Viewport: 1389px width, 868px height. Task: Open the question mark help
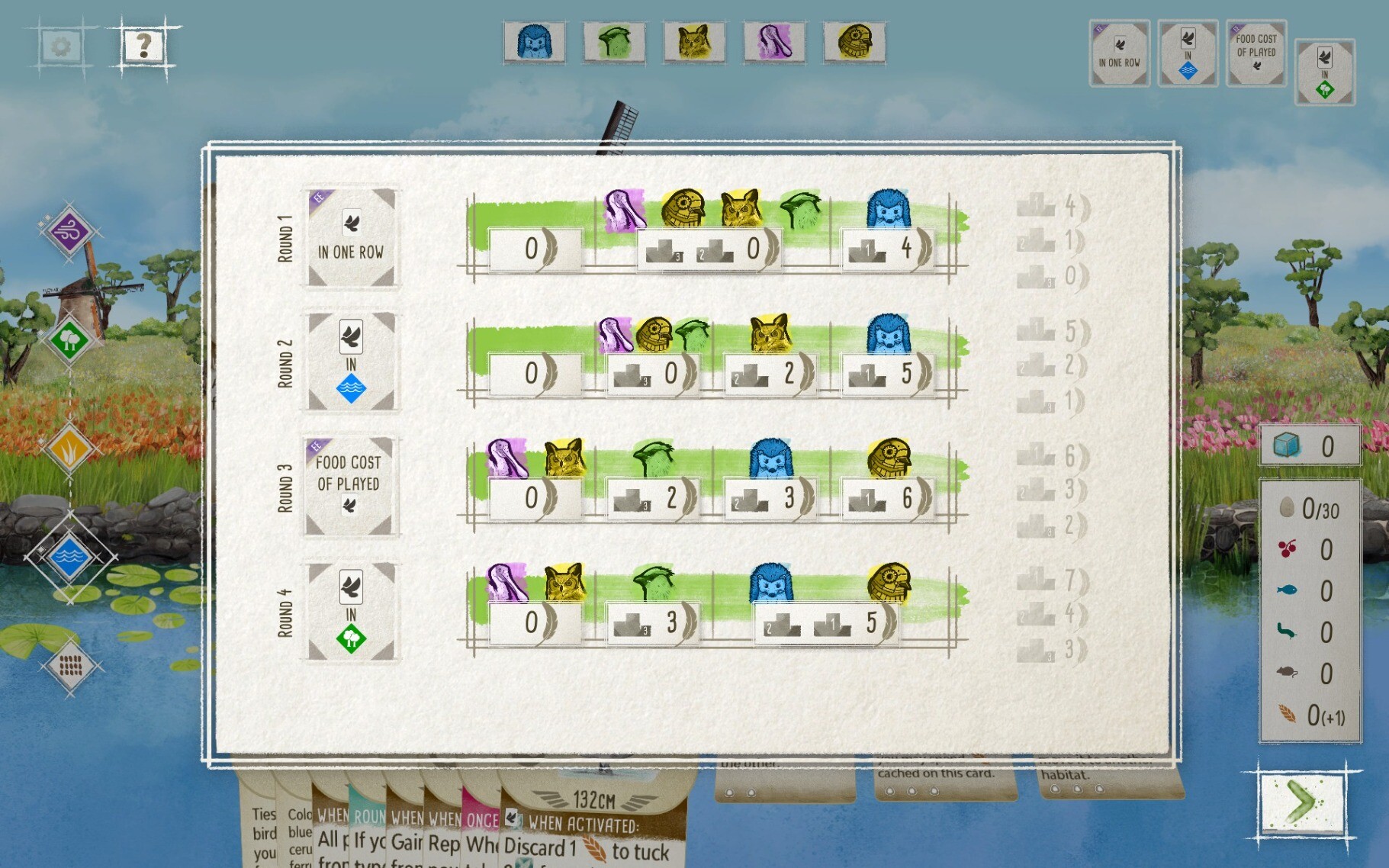143,47
